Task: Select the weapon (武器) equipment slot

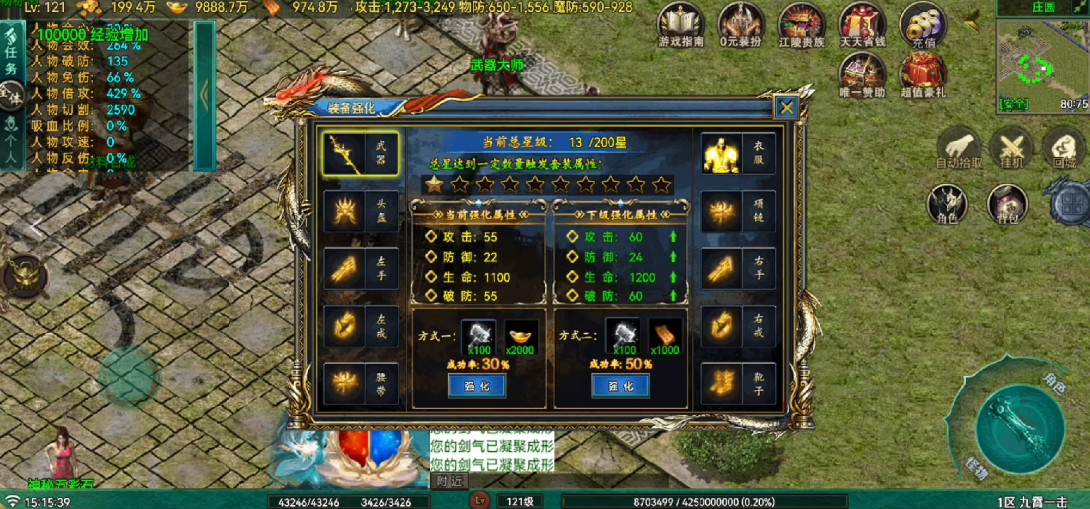Action: [361, 154]
